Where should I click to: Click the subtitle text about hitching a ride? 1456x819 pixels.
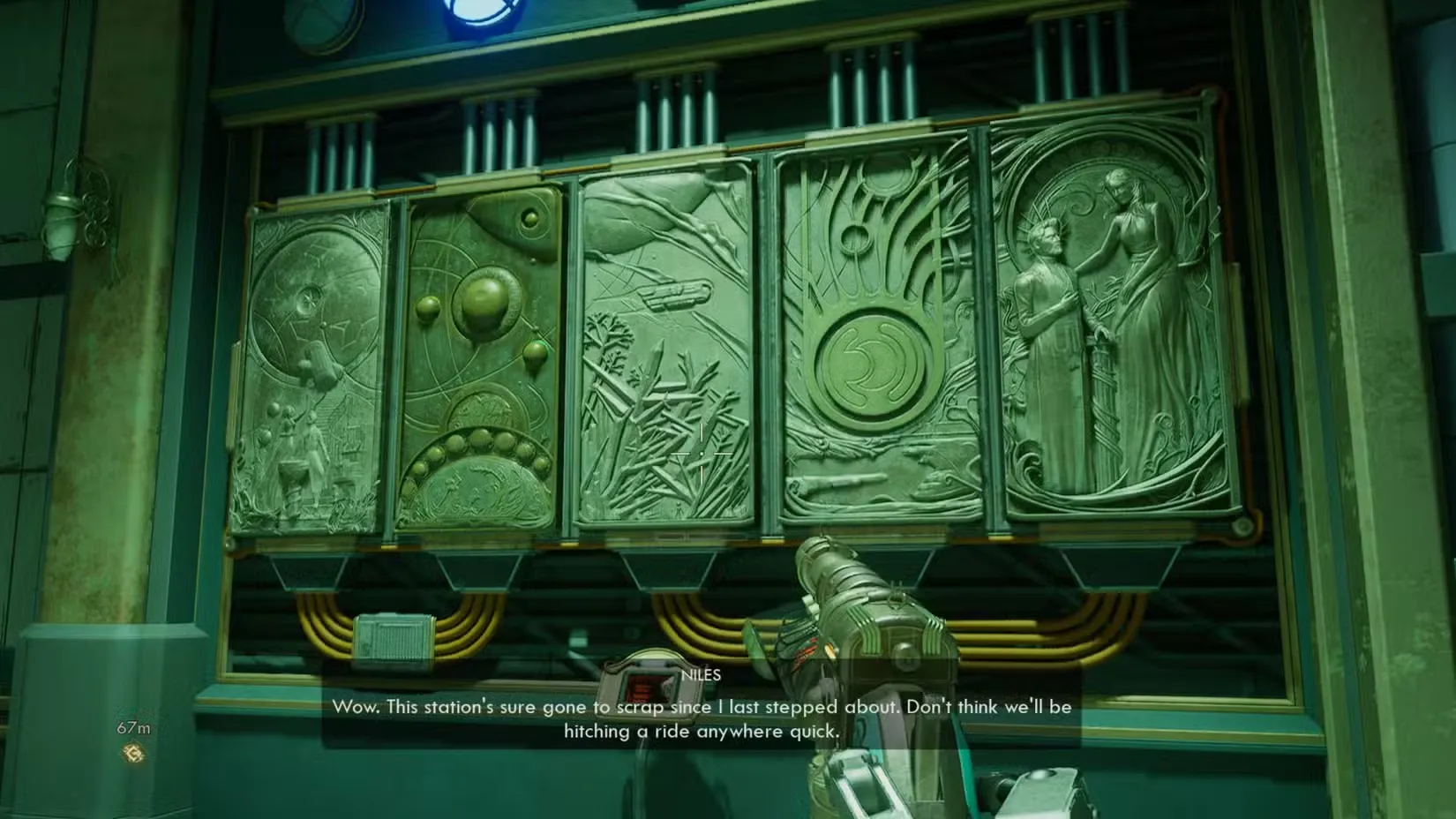click(702, 731)
